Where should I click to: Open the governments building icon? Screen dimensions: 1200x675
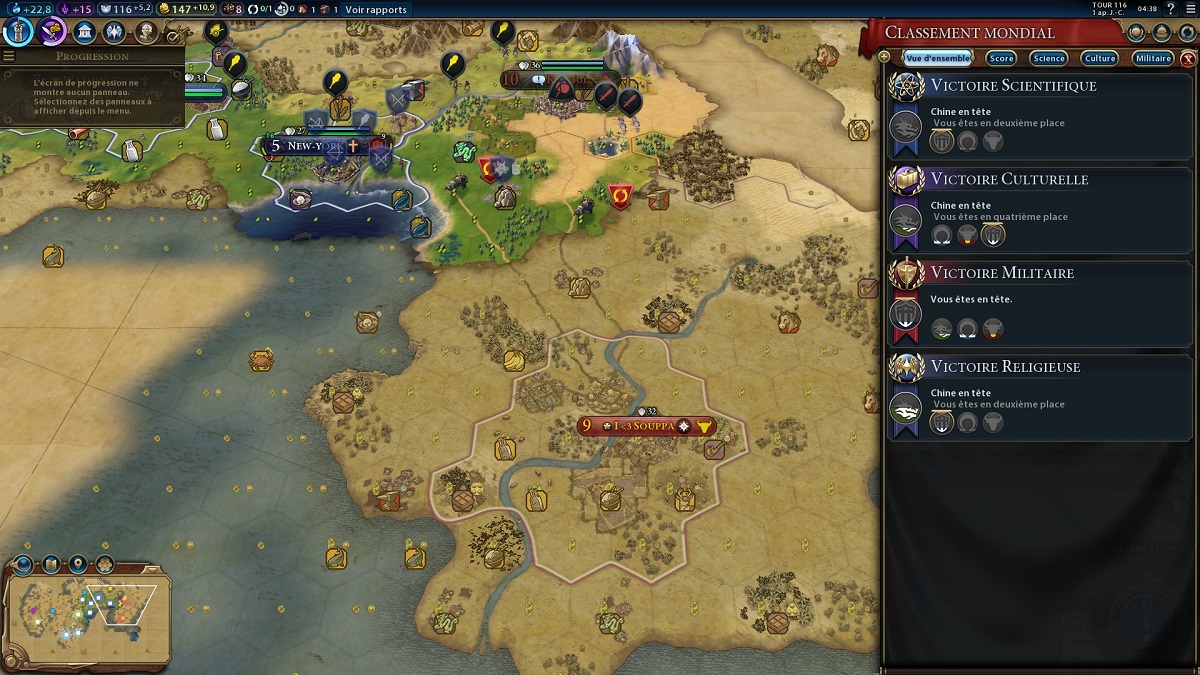point(85,31)
